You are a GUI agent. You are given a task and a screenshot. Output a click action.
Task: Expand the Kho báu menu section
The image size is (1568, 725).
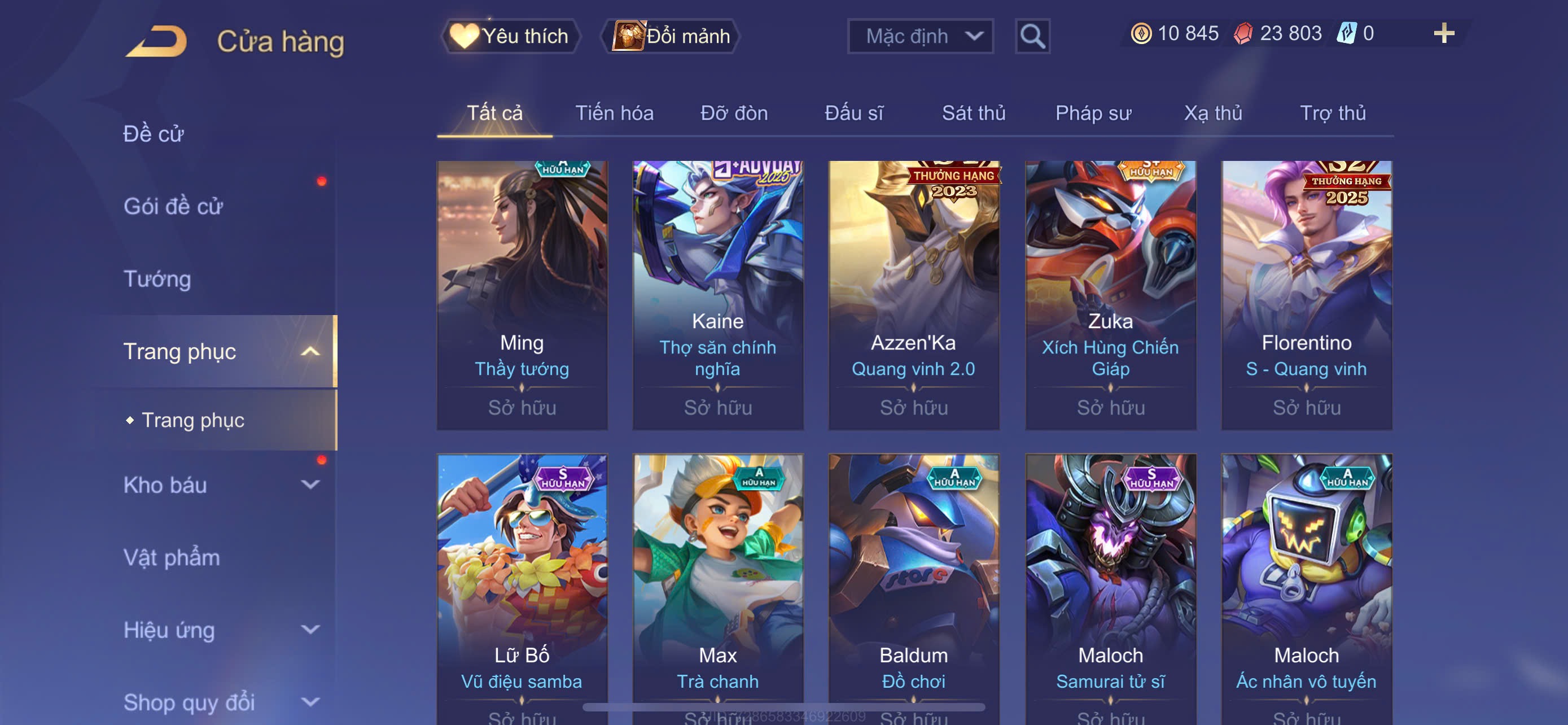[310, 484]
